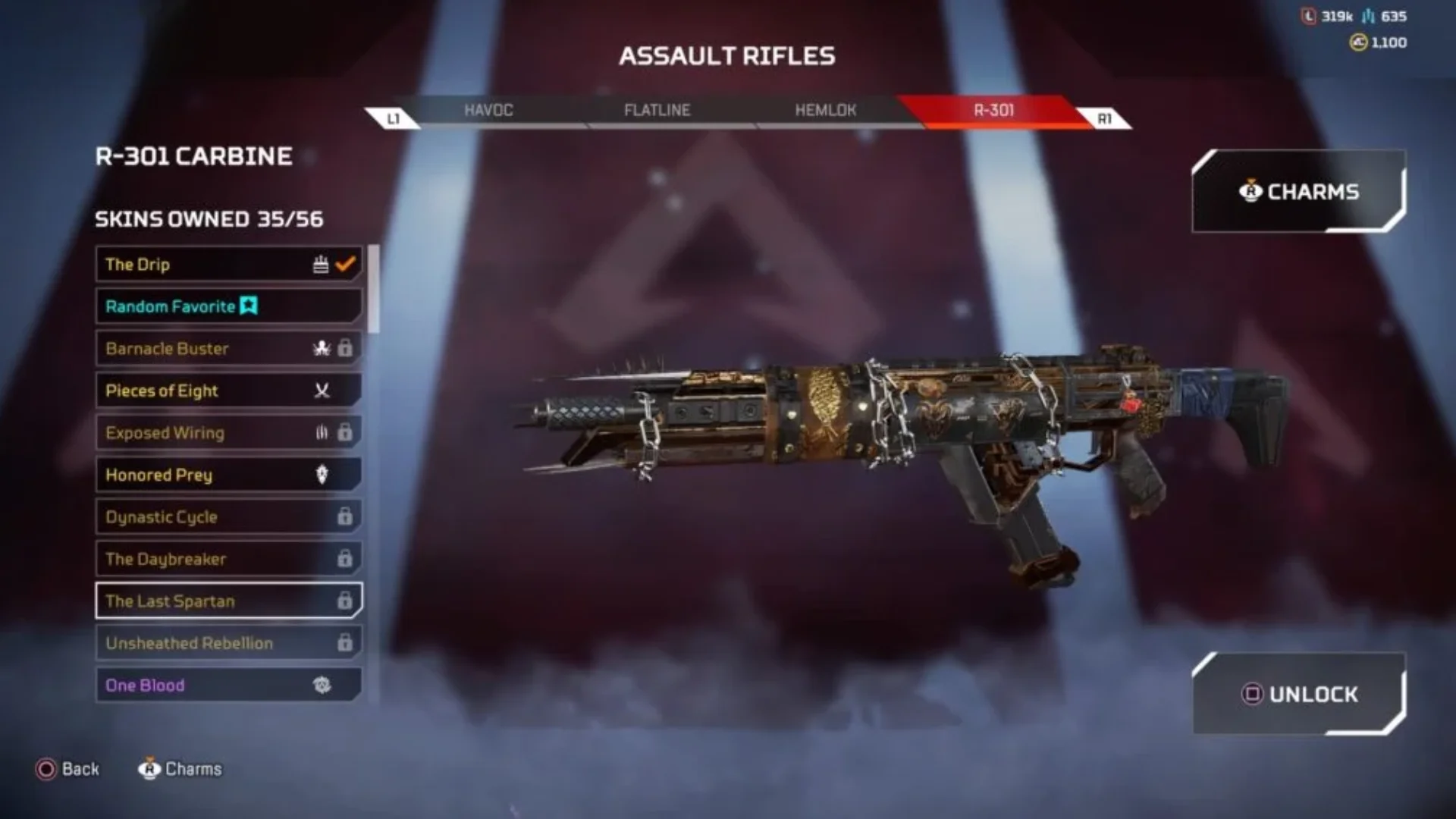This screenshot has height=819, width=1456.
Task: Switch to the HEMLOK tab
Action: click(826, 110)
